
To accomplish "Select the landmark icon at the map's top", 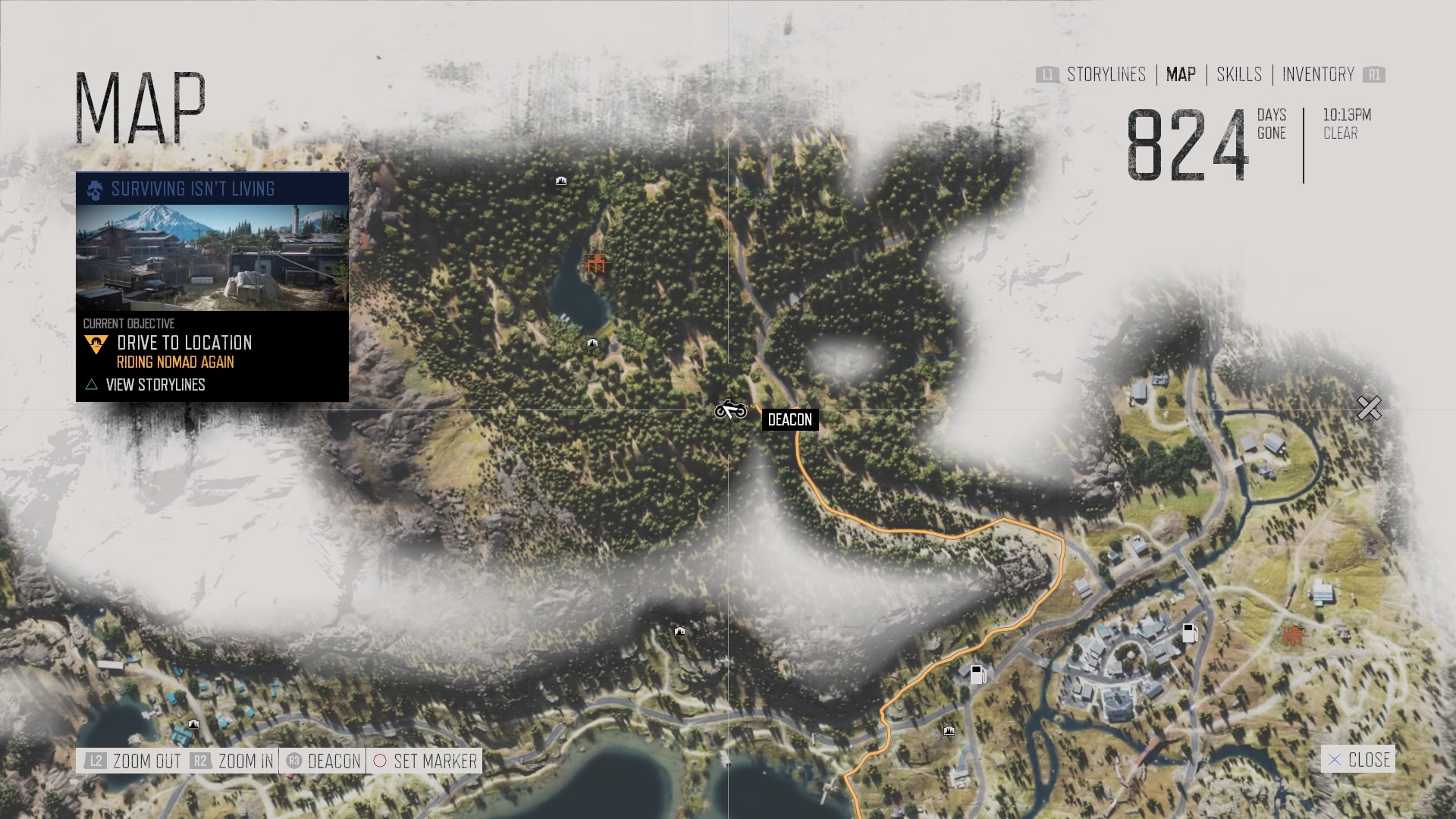I will 560,180.
